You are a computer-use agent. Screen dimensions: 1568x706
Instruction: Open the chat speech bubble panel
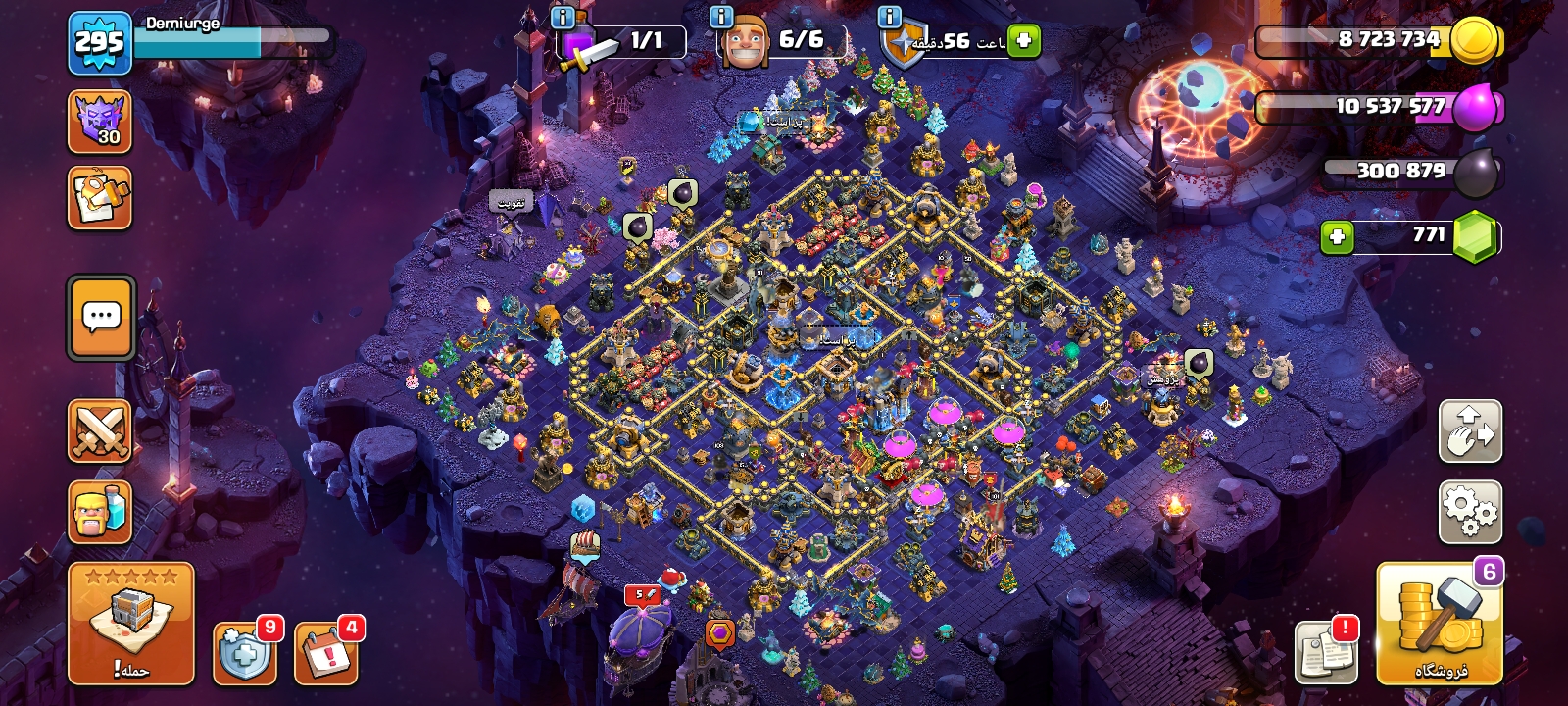[x=101, y=318]
